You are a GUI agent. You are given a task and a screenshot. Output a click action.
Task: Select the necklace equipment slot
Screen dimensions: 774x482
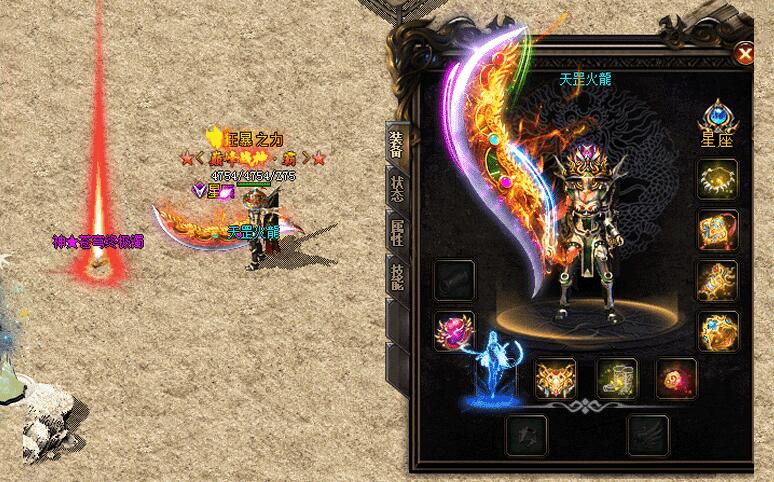717,180
